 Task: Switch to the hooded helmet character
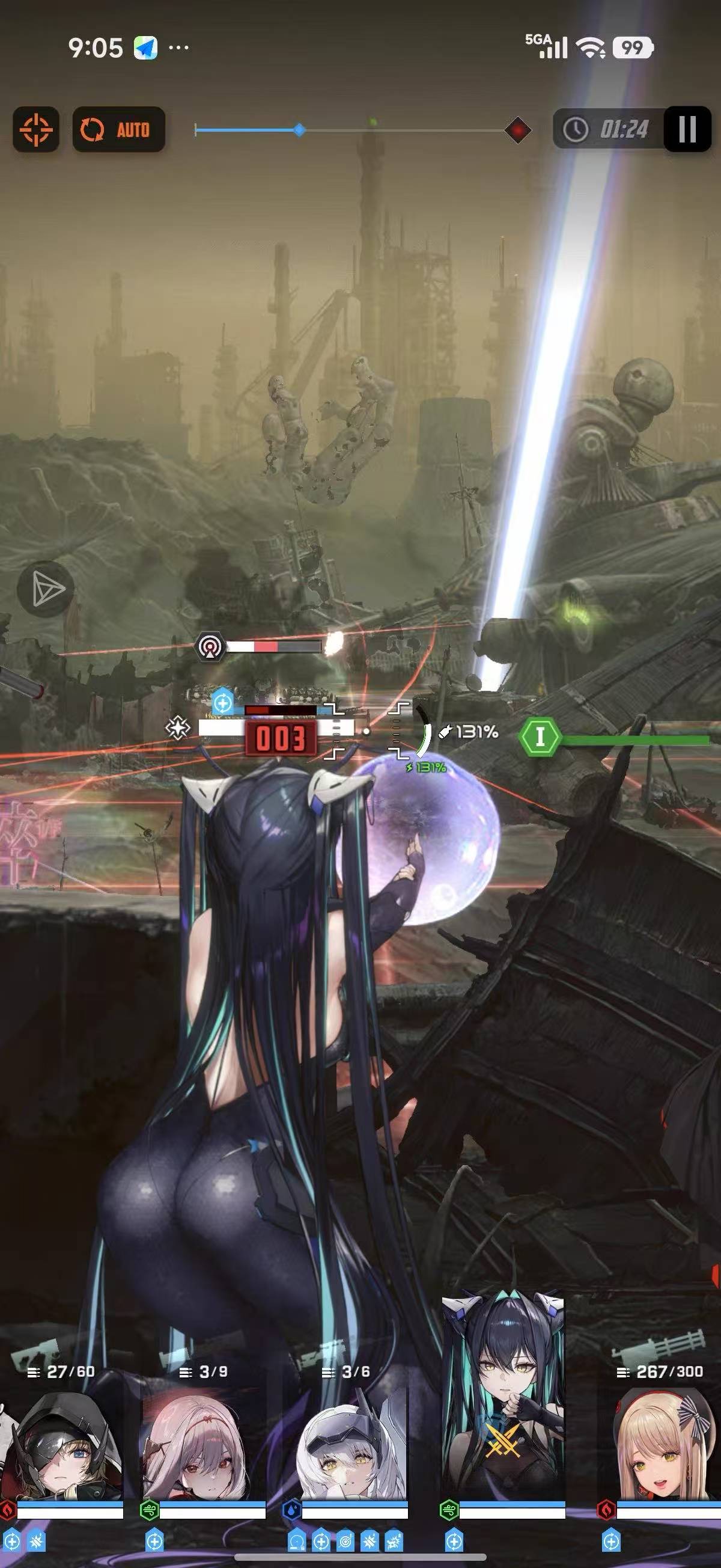[x=62, y=1442]
